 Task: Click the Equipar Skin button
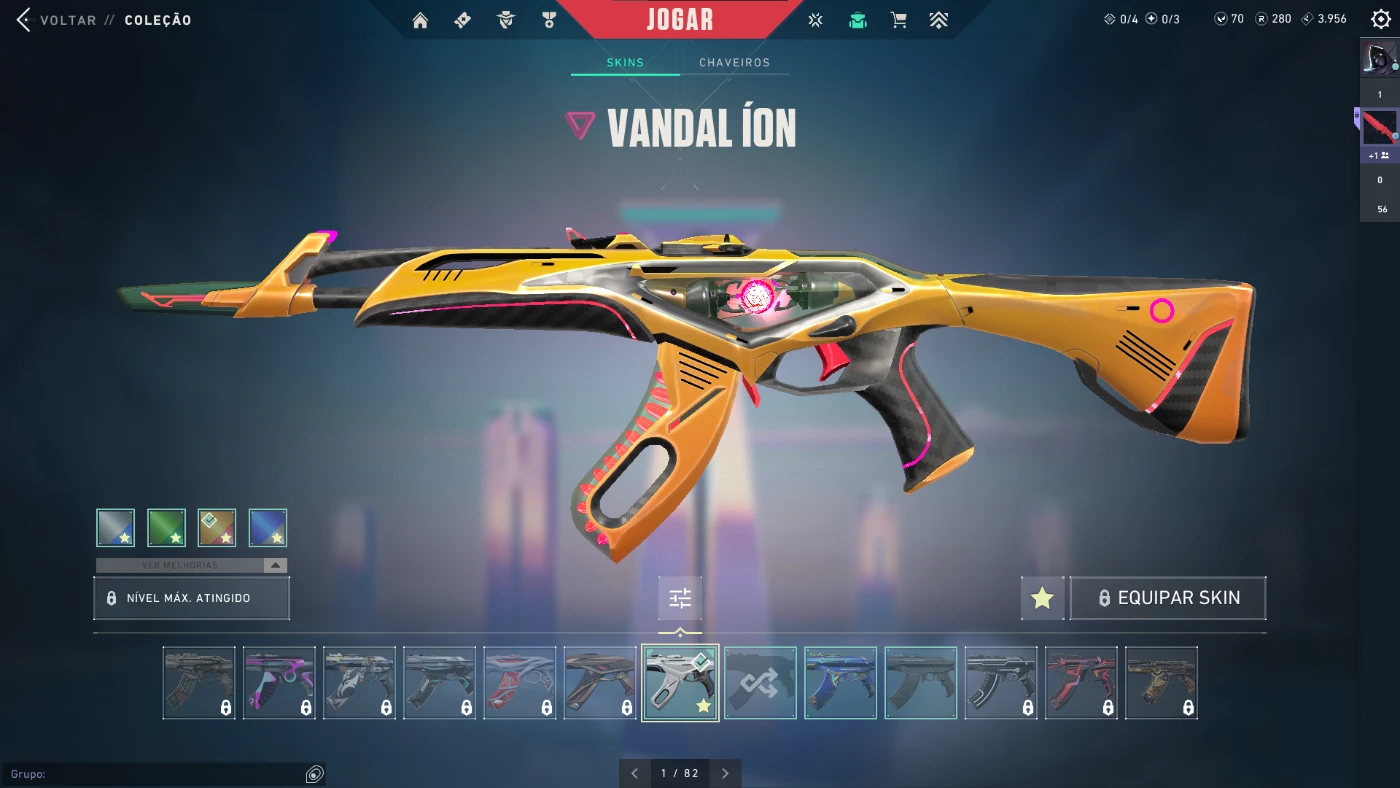(1168, 598)
